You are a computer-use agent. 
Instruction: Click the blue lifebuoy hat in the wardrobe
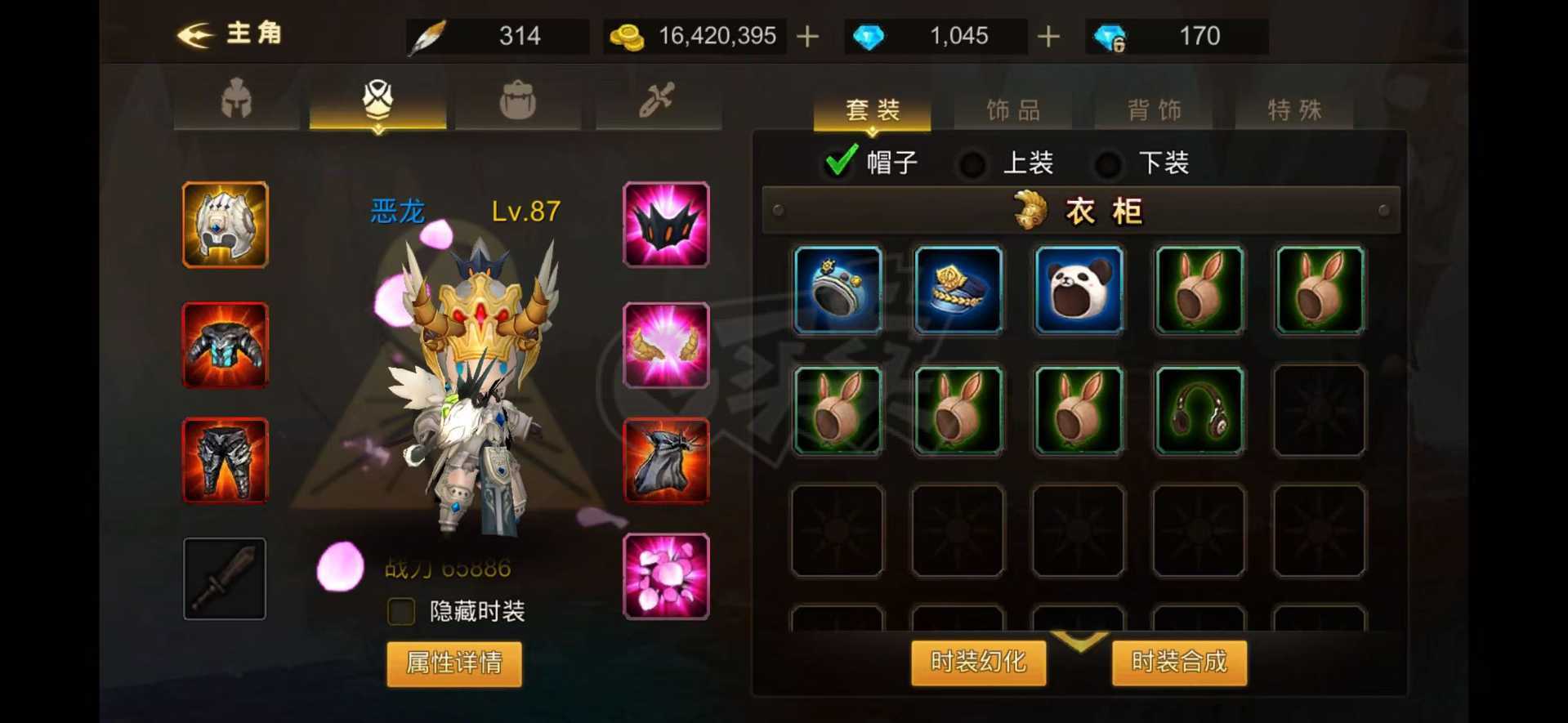click(837, 289)
